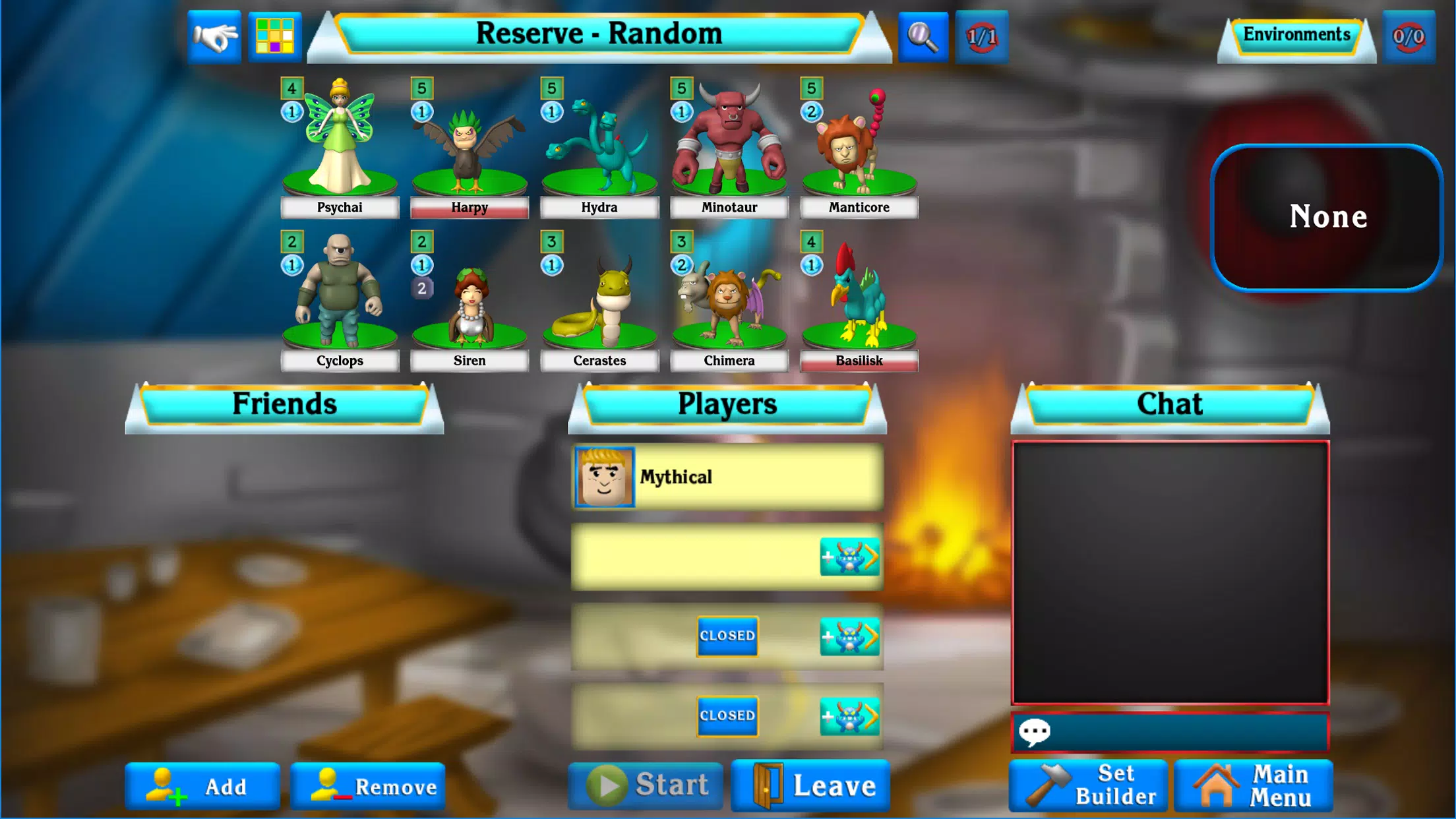Image resolution: width=1456 pixels, height=819 pixels.
Task: Click the magnifying glass search icon
Action: click(923, 37)
